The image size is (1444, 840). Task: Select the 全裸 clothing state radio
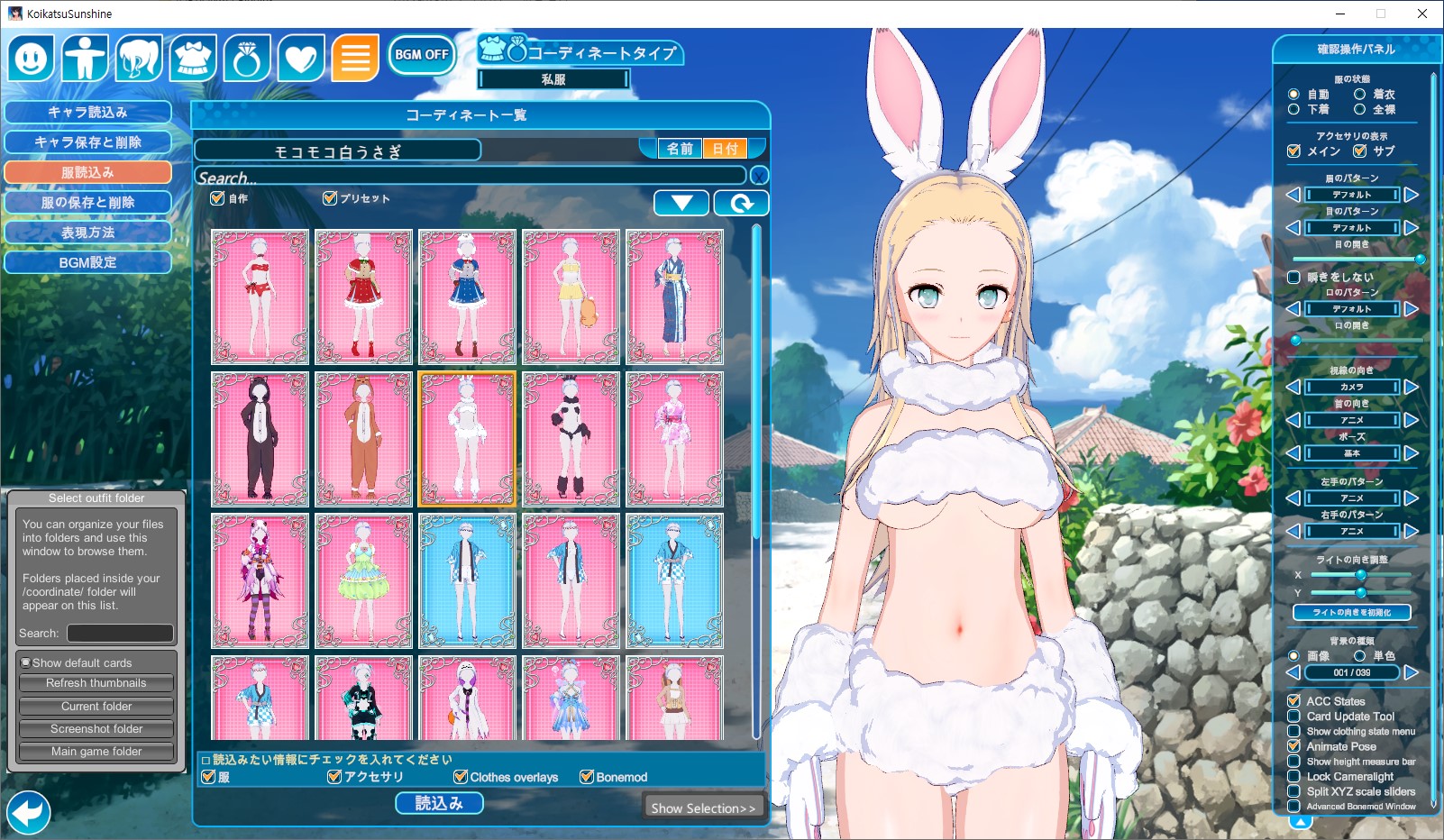pyautogui.click(x=1359, y=109)
